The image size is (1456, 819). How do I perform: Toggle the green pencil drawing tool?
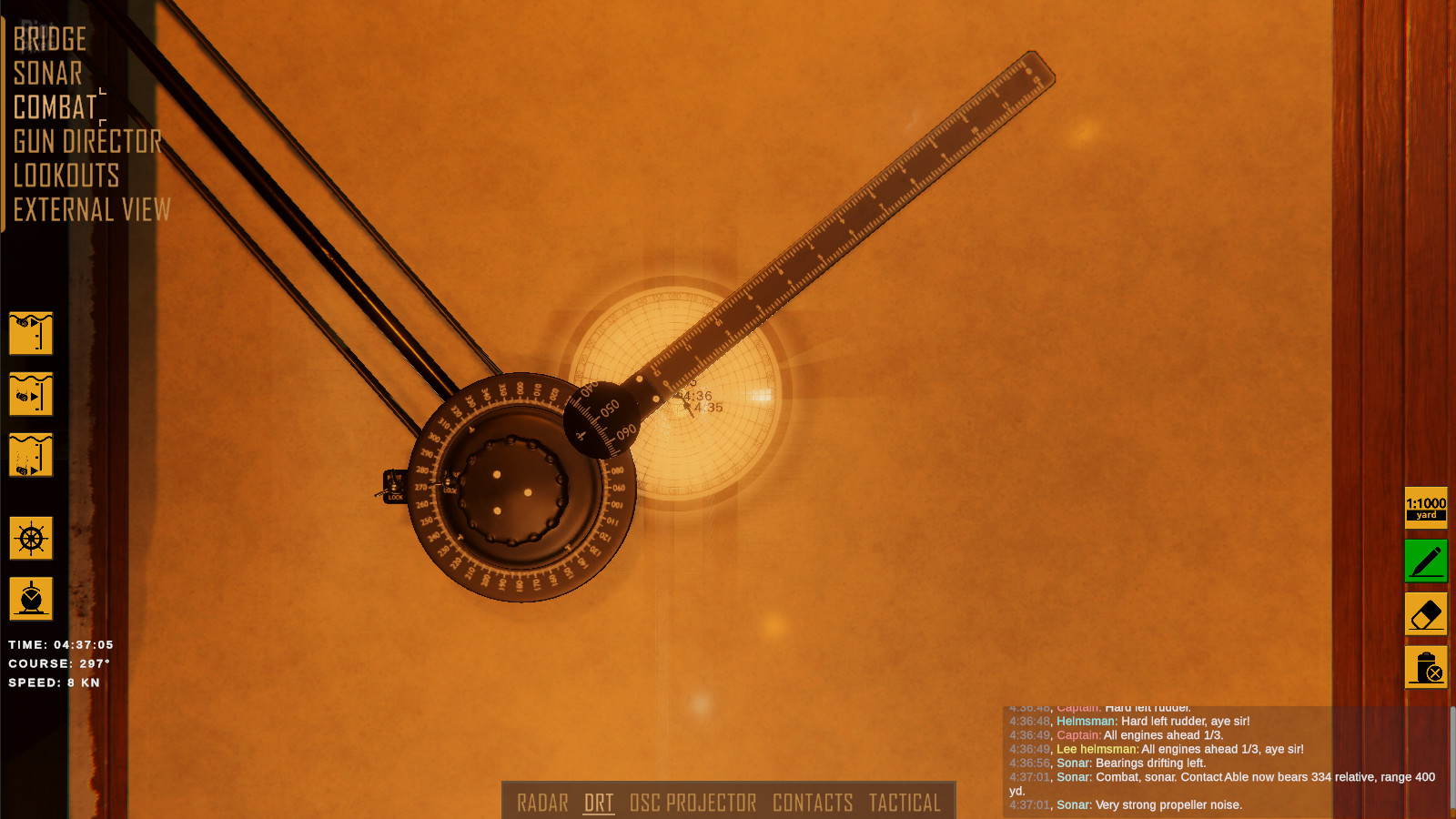pos(1426,561)
